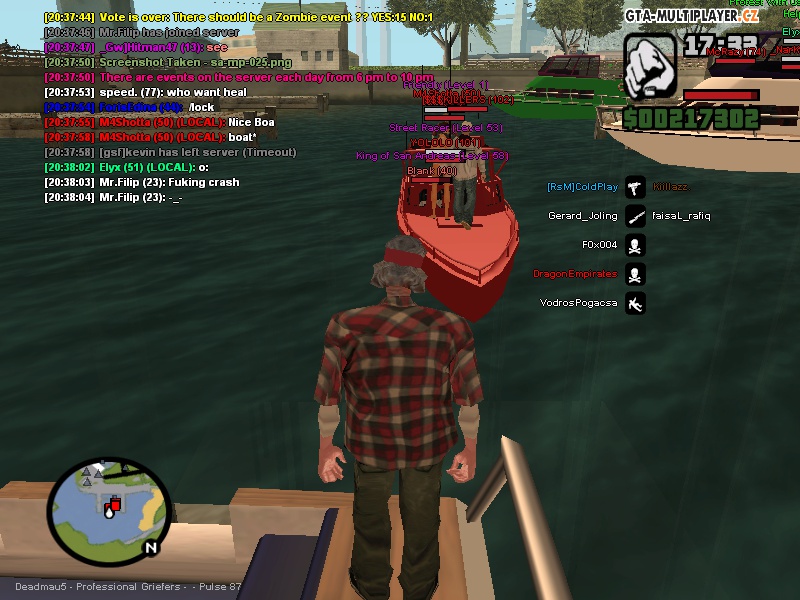Click the M4Shotta "Nice Boa" chat message
This screenshot has width=800, height=600.
coord(159,122)
